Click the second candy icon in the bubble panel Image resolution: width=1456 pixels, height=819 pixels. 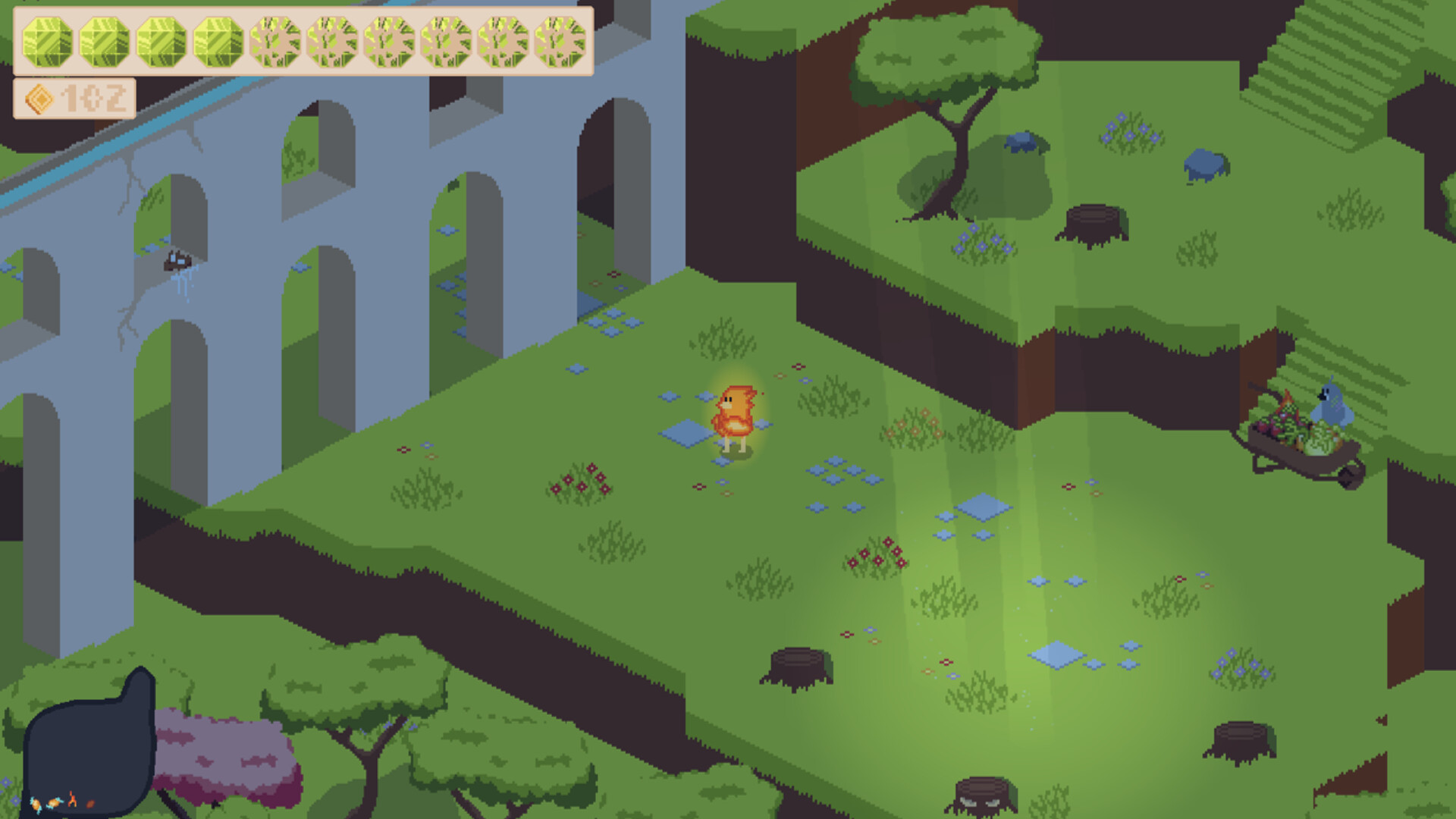(54, 804)
